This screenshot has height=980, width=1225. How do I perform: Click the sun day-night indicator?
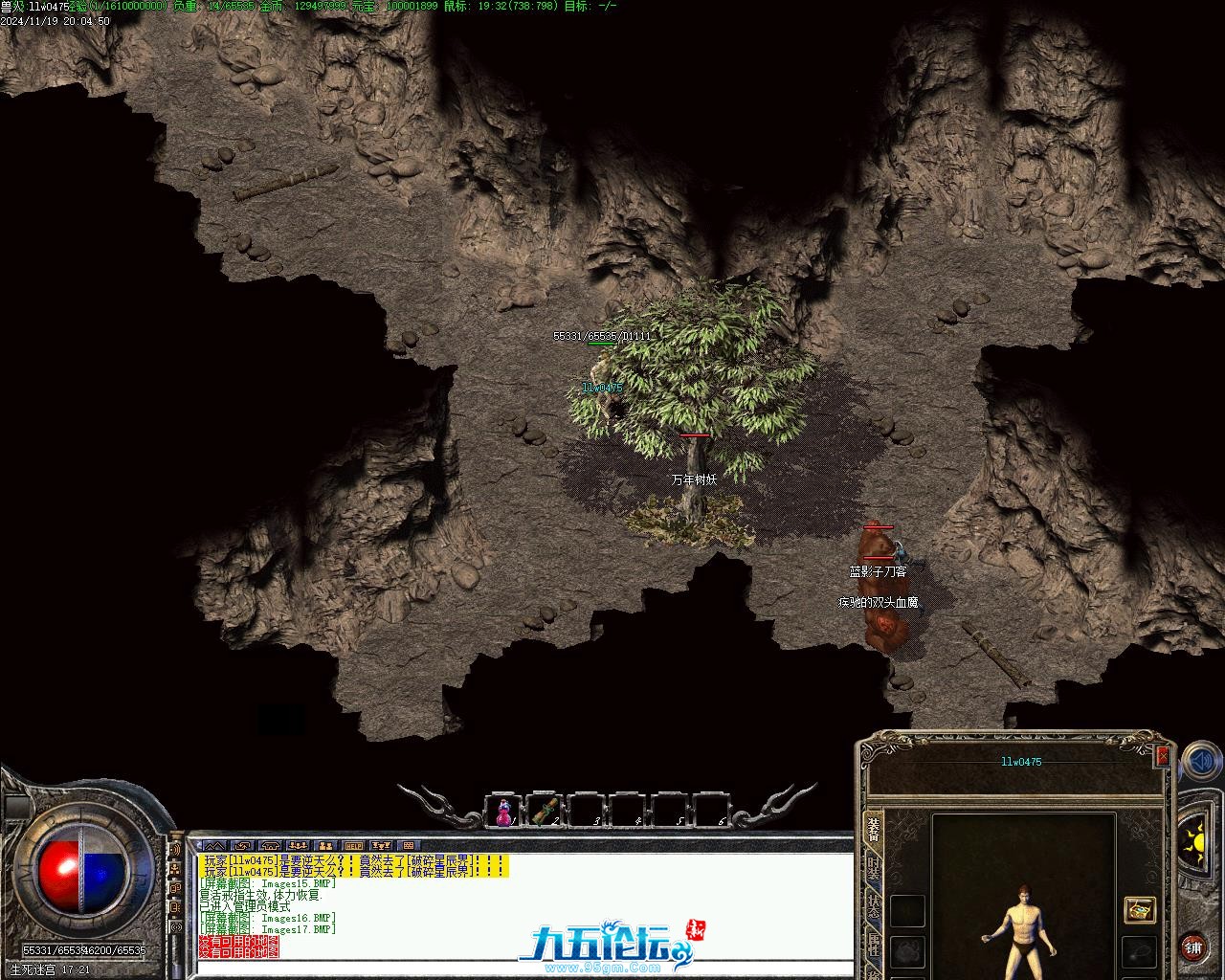click(1194, 843)
